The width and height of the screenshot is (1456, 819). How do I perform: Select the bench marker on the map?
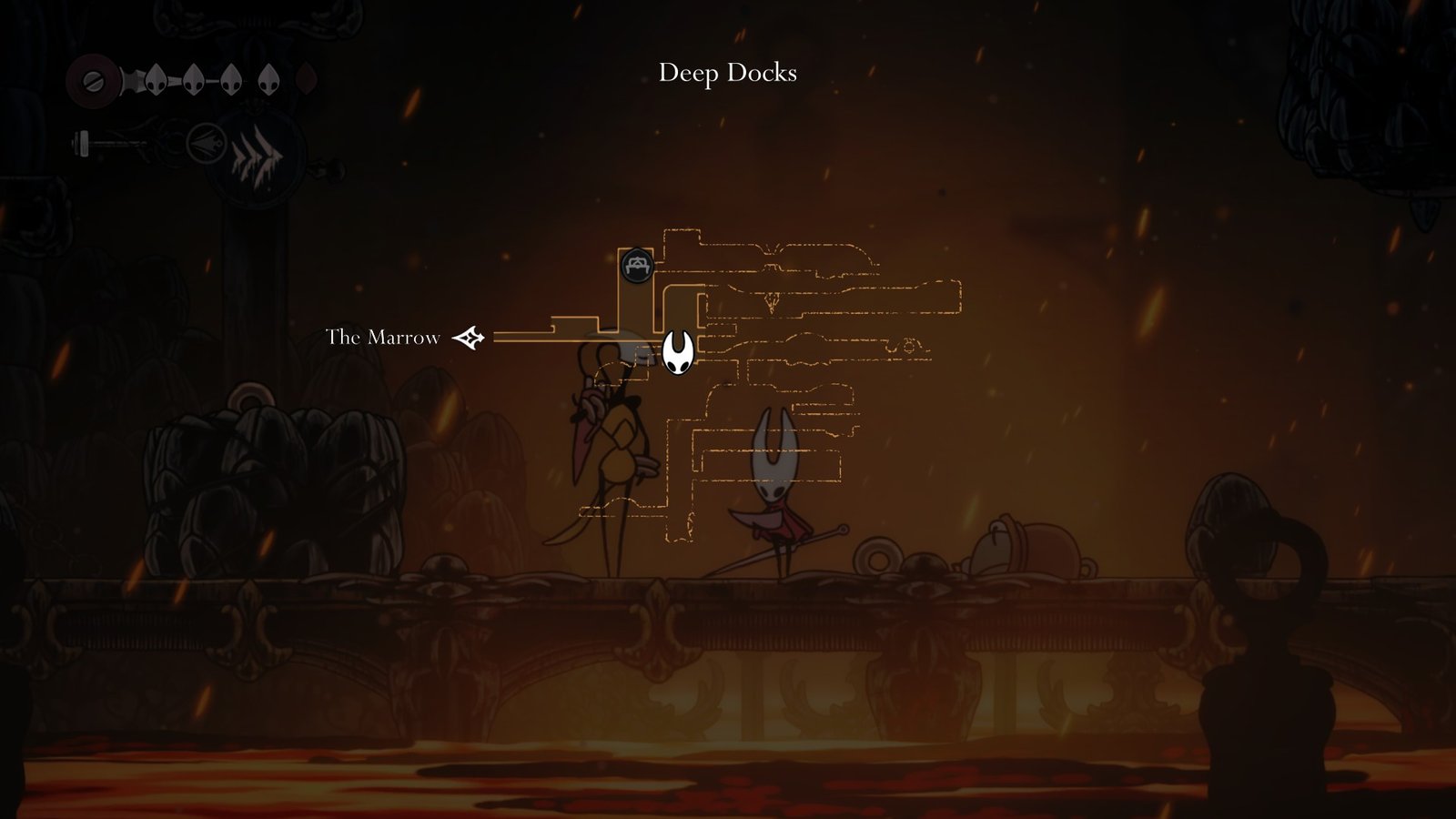pos(637,266)
